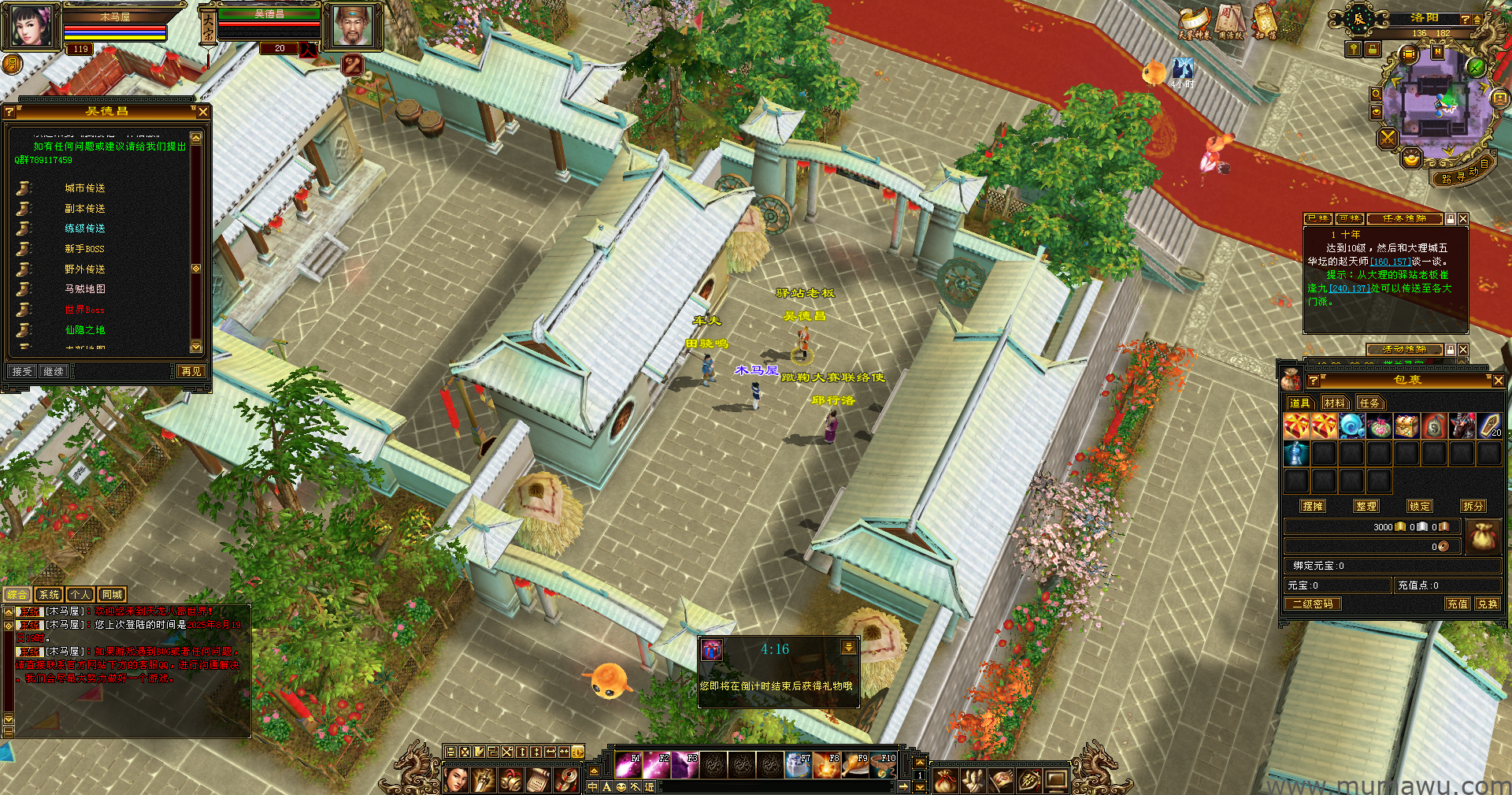Switch chat to the 系统 system tab

tap(49, 595)
